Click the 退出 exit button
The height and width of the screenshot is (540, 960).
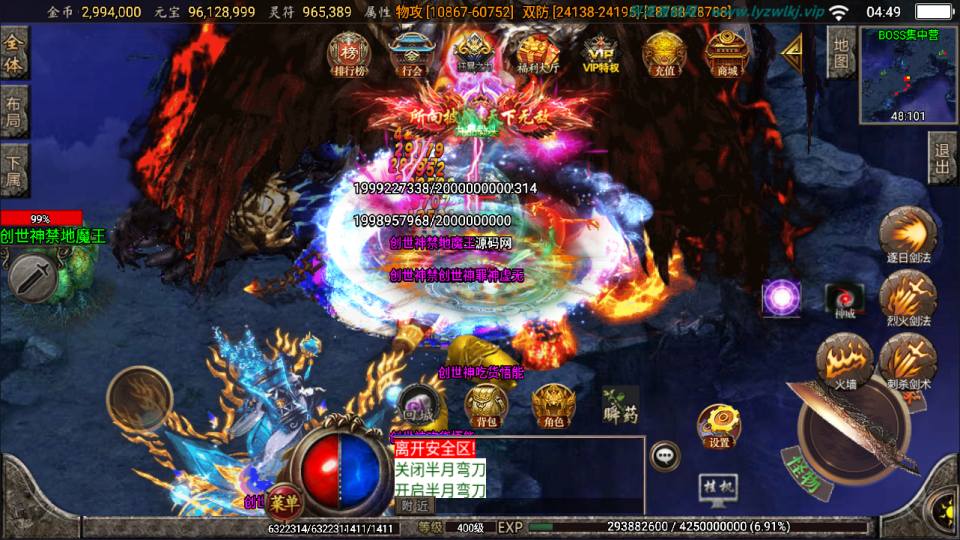coord(942,157)
